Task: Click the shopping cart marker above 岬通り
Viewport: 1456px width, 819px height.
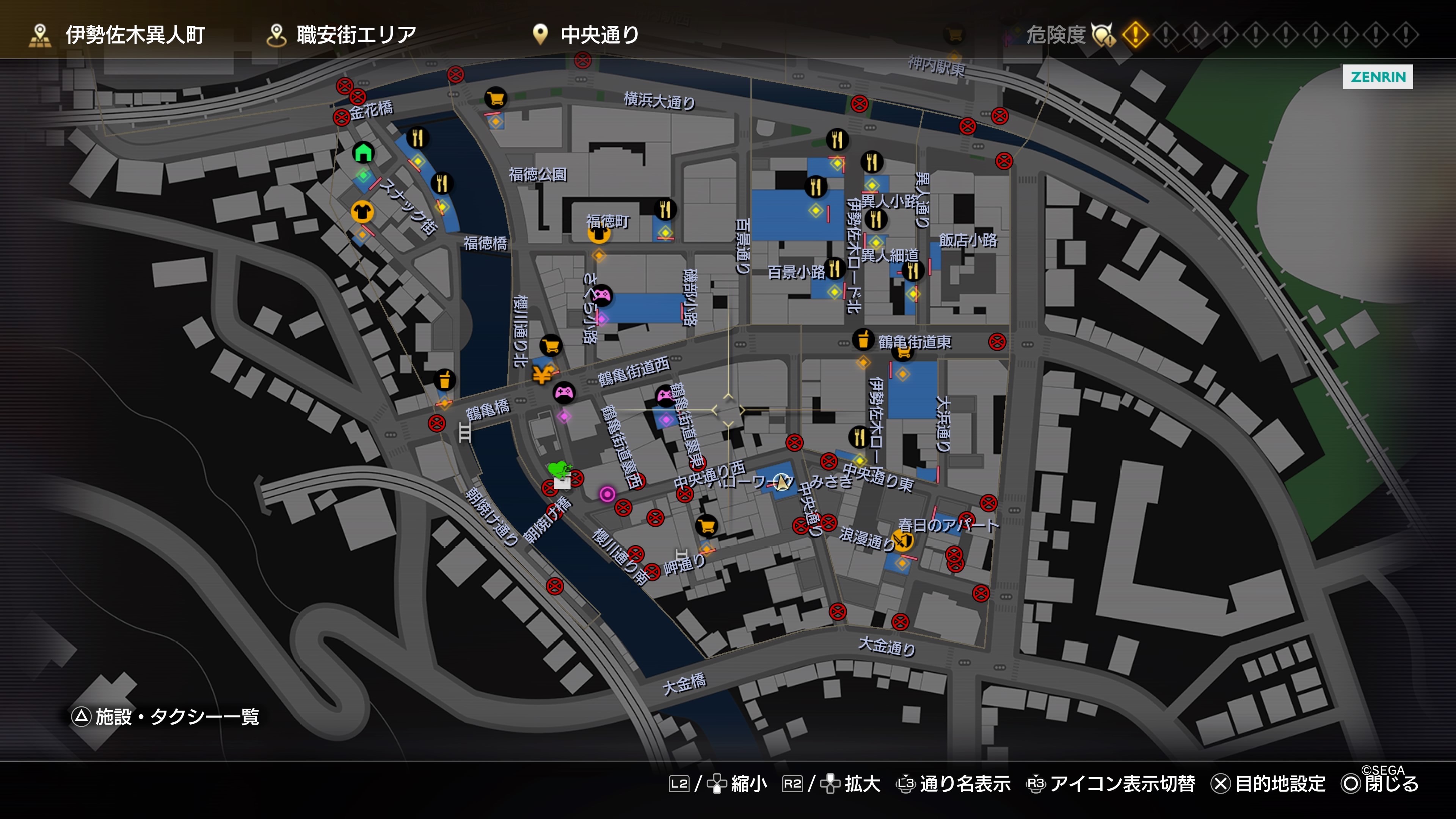Action: click(706, 526)
